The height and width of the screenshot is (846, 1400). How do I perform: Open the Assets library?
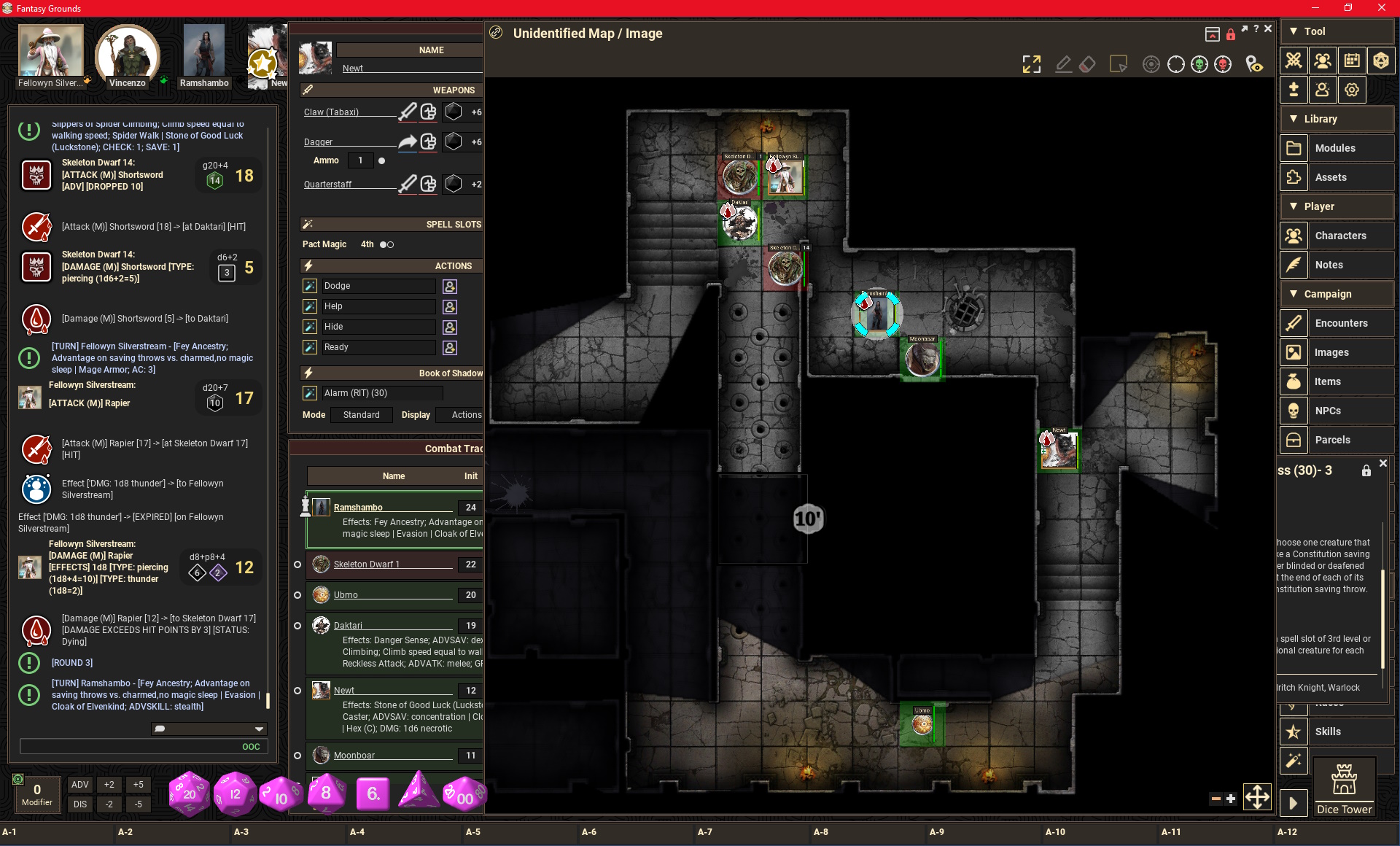pos(1331,177)
